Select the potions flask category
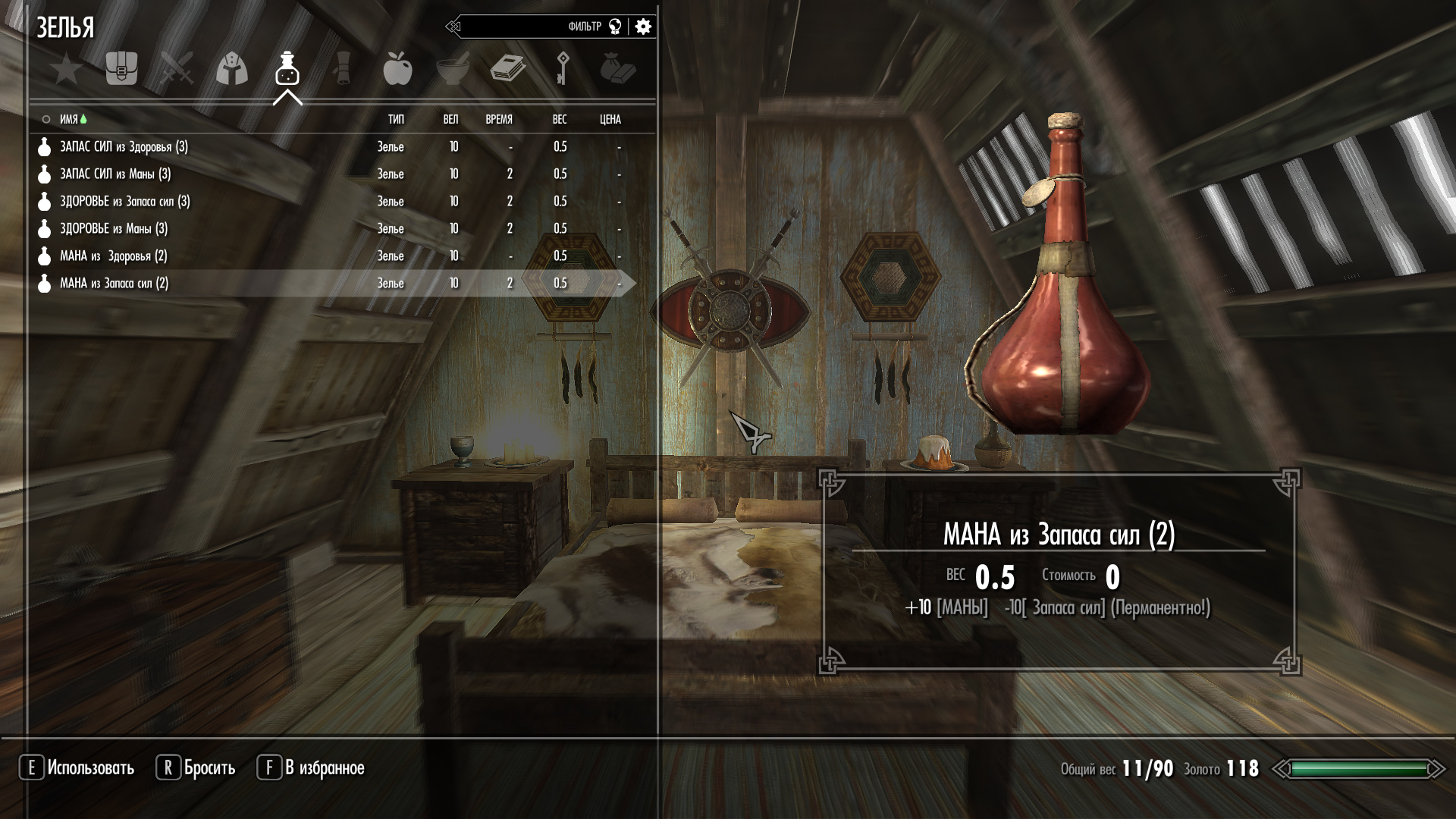Screen dimensions: 1456x819 coord(287,69)
